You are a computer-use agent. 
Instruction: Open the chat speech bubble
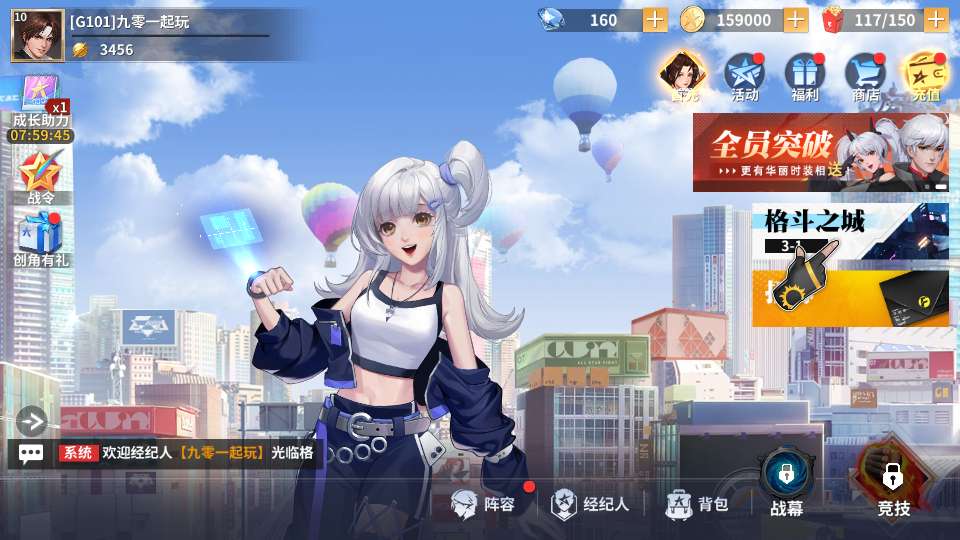click(31, 453)
